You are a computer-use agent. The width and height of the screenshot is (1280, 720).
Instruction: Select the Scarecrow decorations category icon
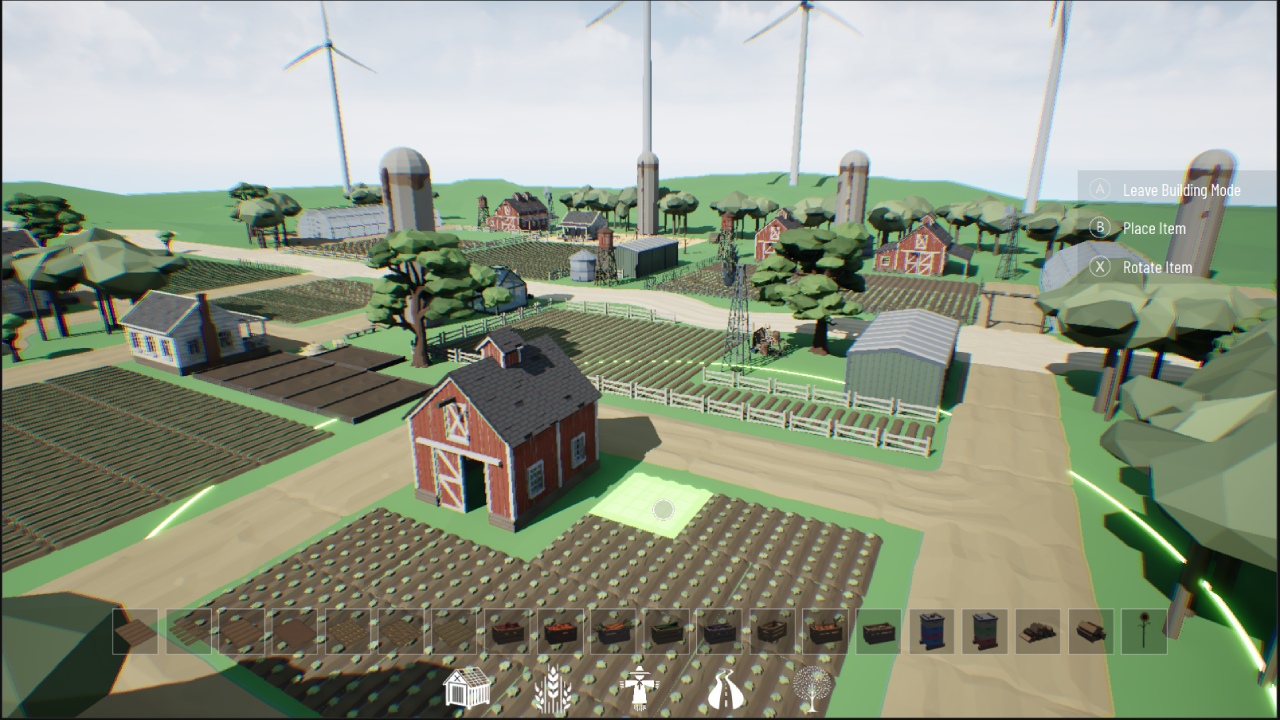pos(638,688)
